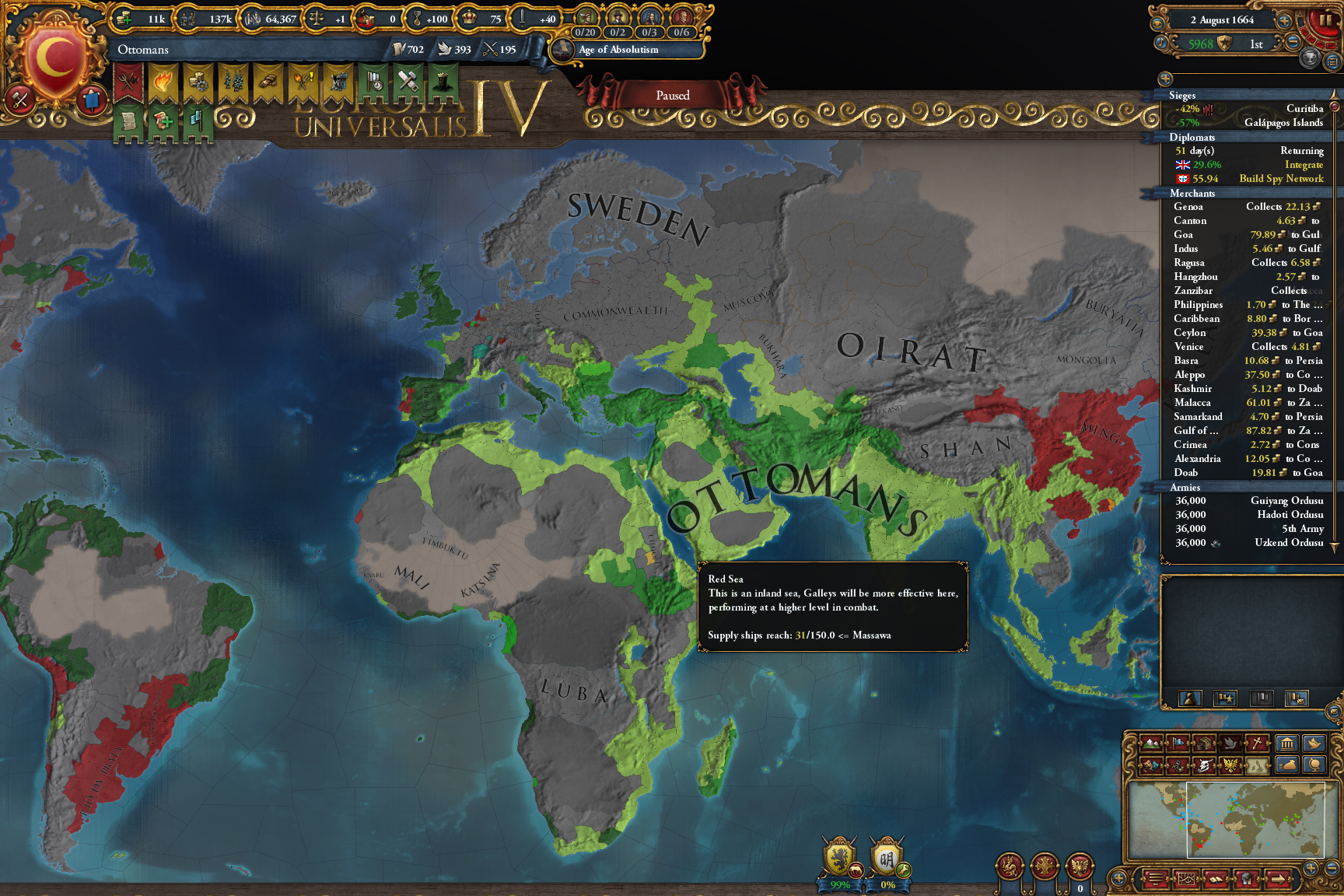The height and width of the screenshot is (896, 1344).
Task: Switch to political mapmode with the flag icon
Action: click(x=1177, y=744)
